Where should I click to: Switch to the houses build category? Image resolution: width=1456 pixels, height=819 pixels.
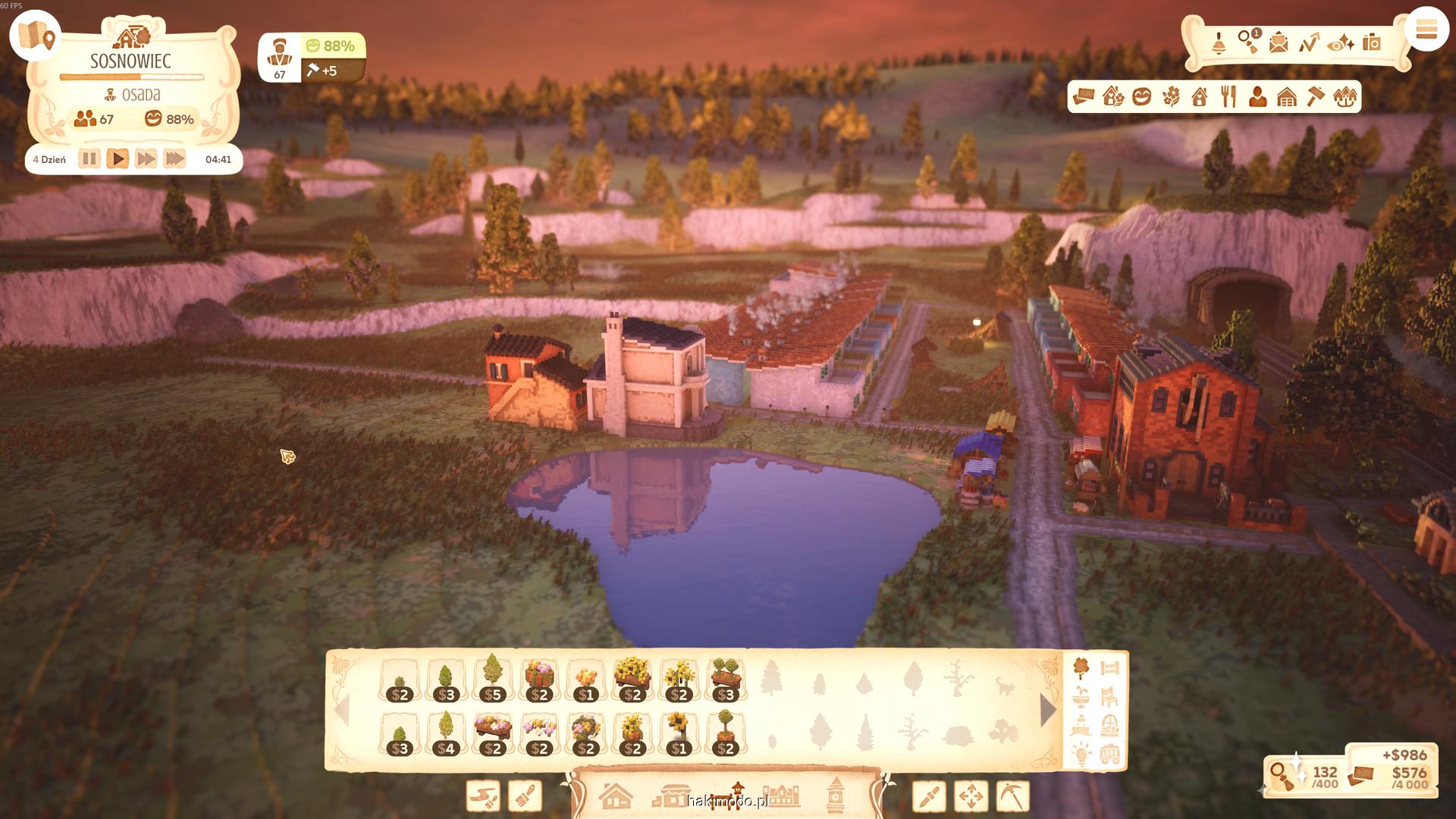click(615, 796)
